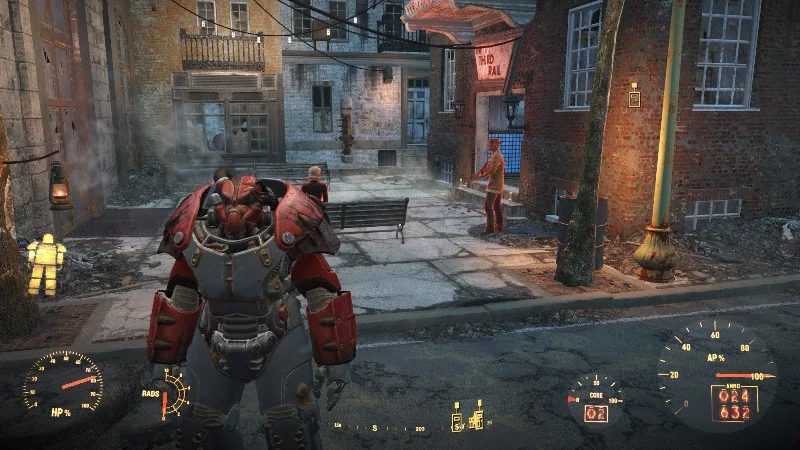Image resolution: width=800 pixels, height=450 pixels.
Task: Click the compass strip
Action: click(400, 428)
